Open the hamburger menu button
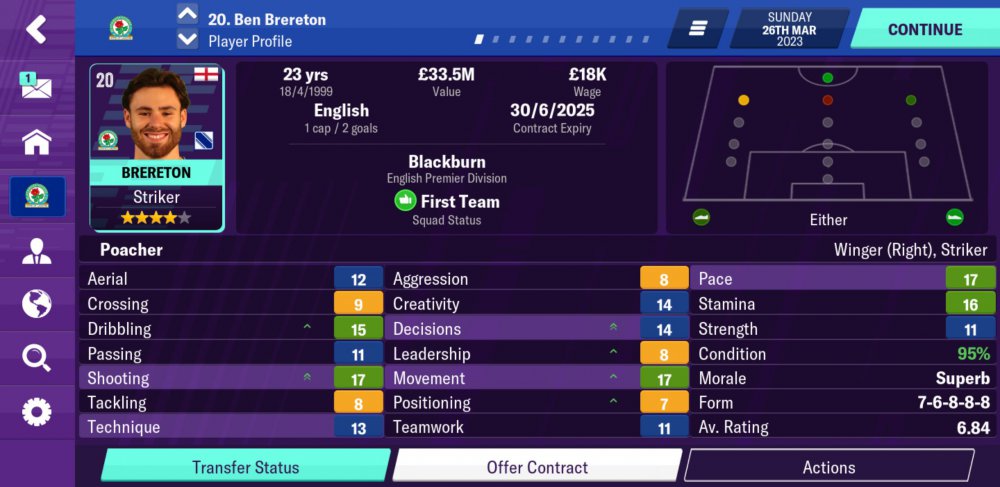1000x487 pixels. pyautogui.click(x=698, y=29)
